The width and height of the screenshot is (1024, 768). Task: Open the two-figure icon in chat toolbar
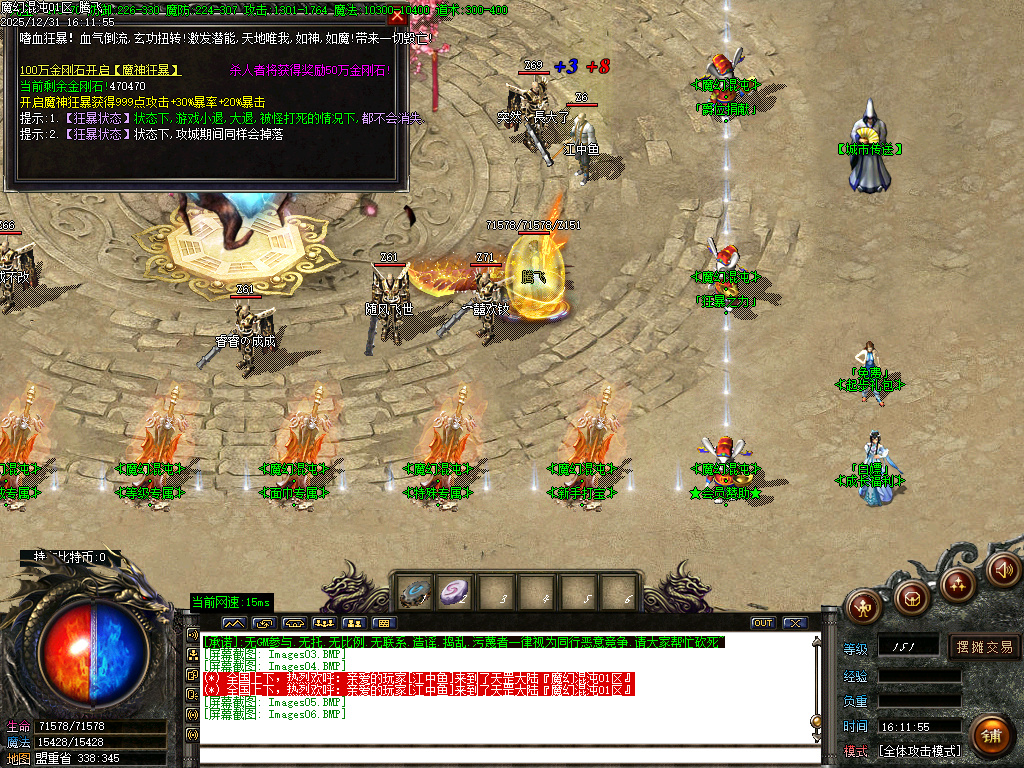point(353,623)
